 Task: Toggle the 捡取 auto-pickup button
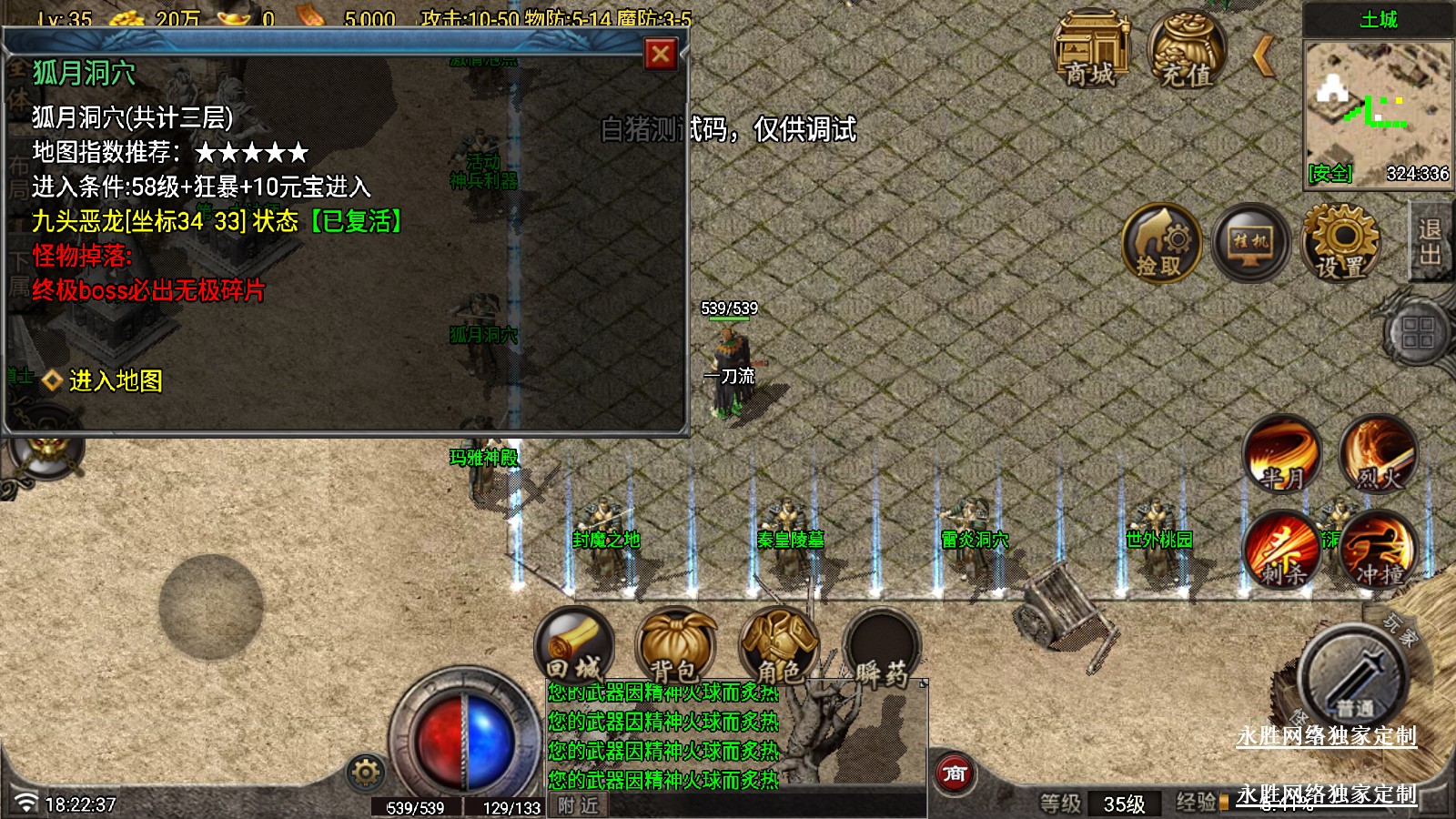[1160, 243]
